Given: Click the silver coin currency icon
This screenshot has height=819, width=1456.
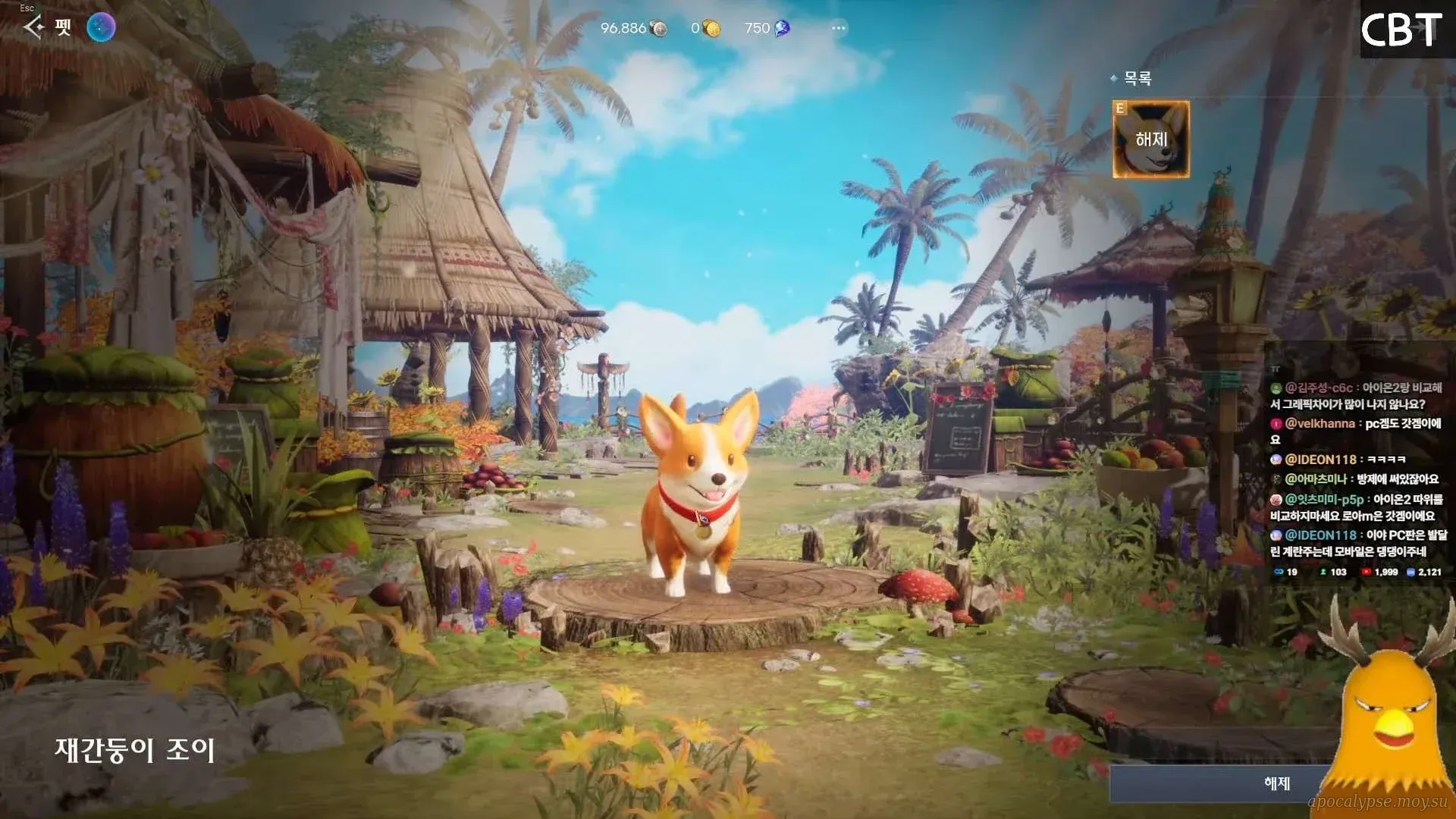Looking at the screenshot, I should click(x=659, y=29).
